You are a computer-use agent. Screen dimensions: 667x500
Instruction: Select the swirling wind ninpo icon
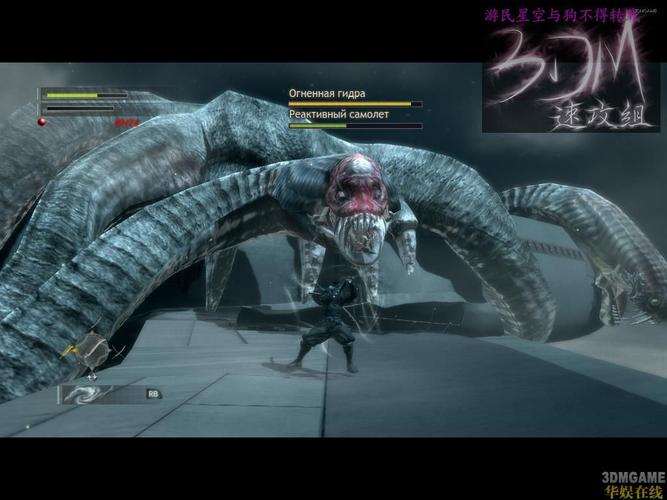coord(84,394)
